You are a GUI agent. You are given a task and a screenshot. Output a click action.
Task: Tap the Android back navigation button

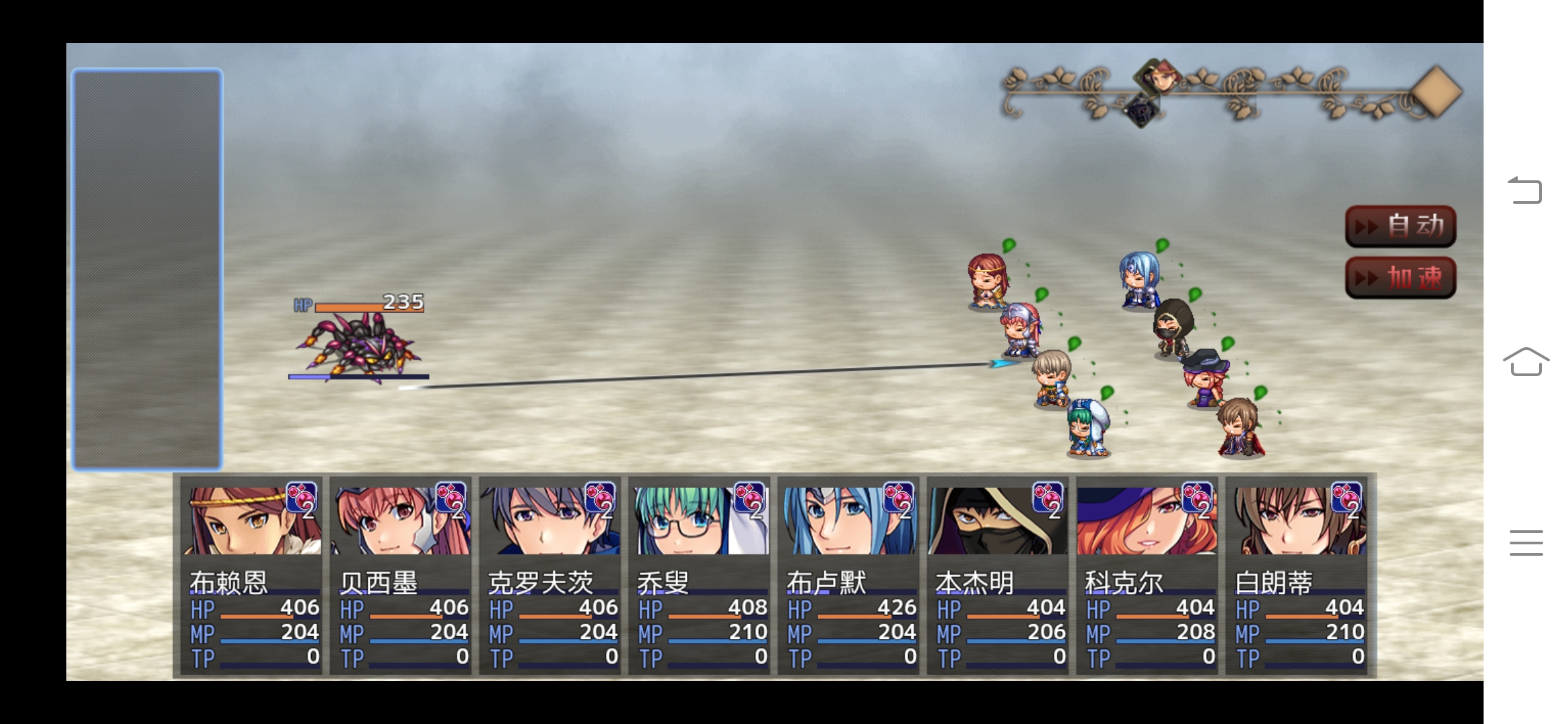tap(1525, 190)
